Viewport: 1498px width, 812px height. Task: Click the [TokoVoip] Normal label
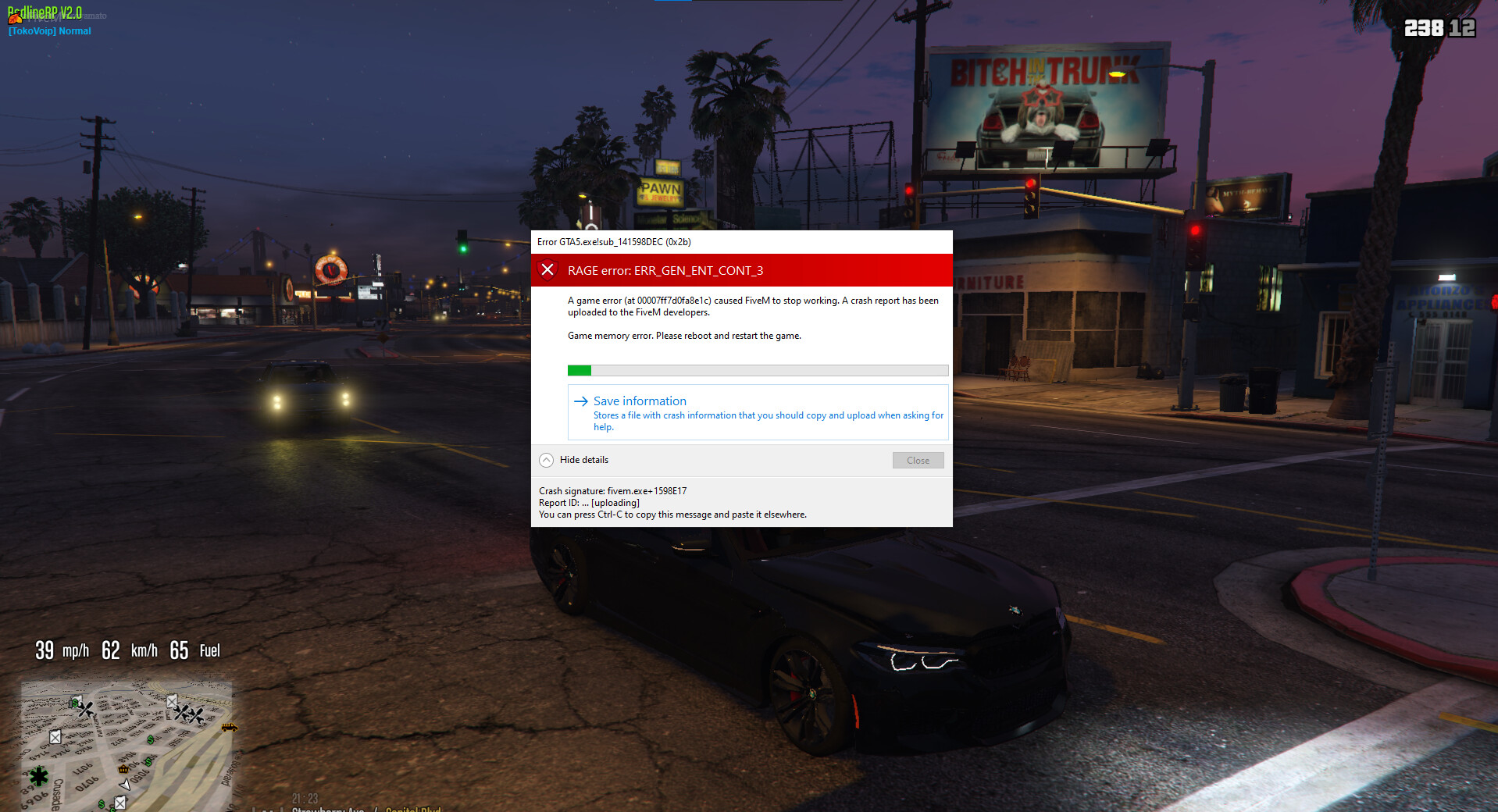[x=48, y=31]
